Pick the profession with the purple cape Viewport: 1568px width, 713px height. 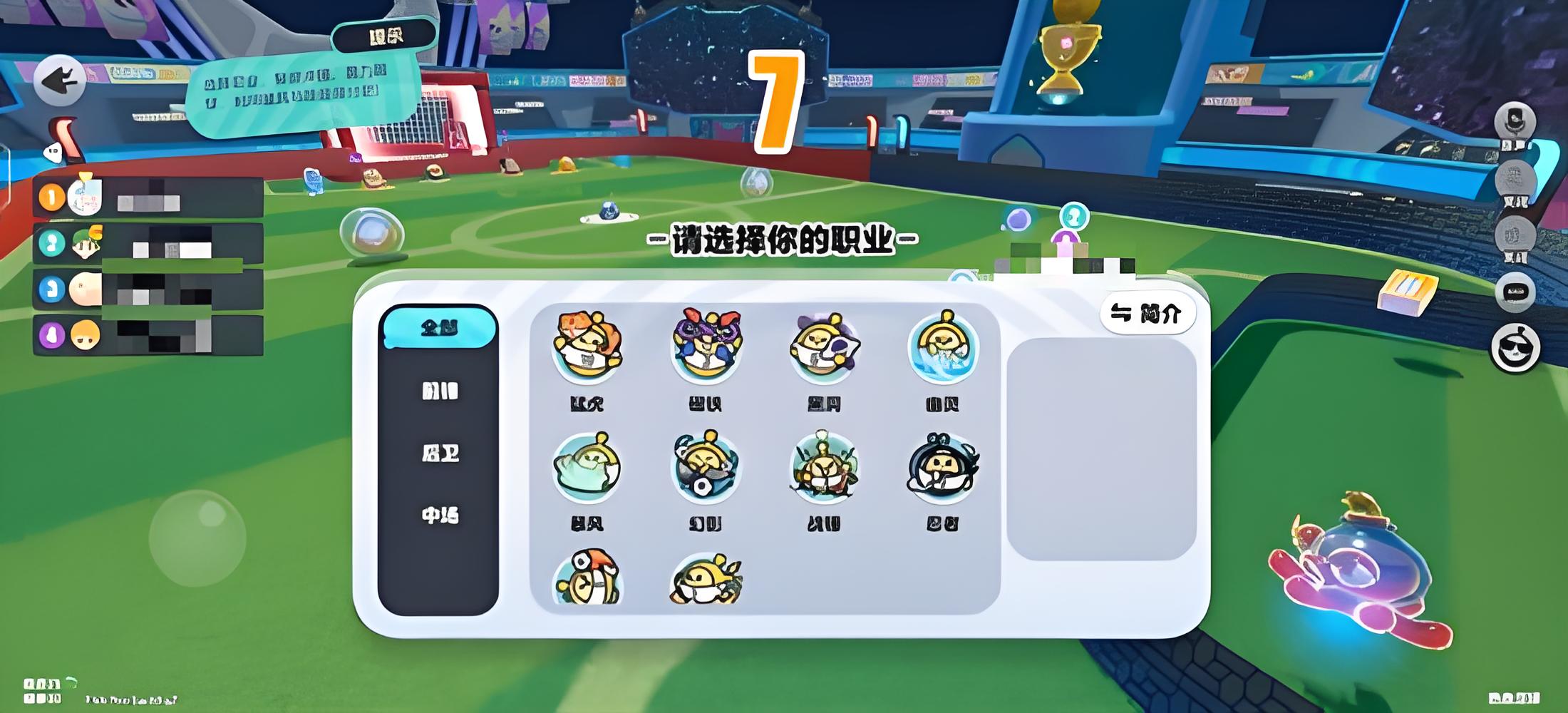[x=824, y=347]
